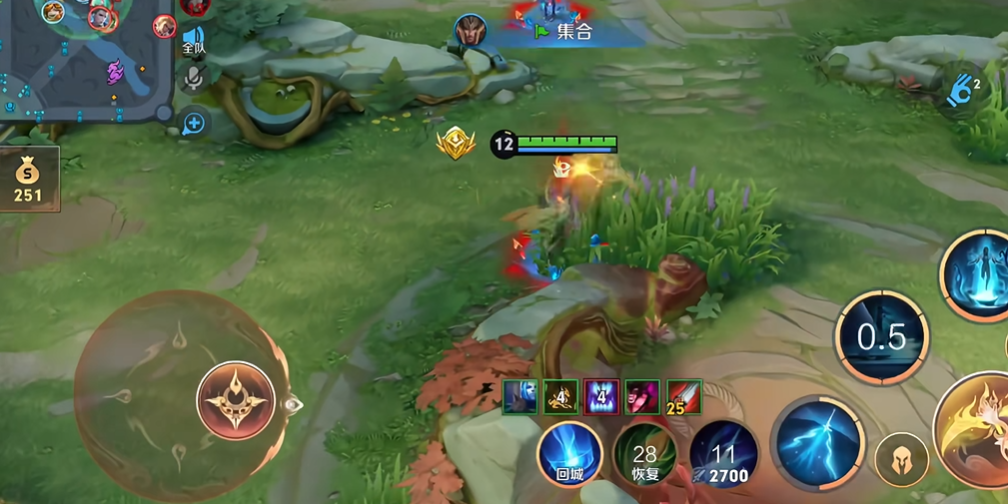Screen dimensions: 1008x504
Task: Tap the movement joystick center
Action: click(236, 400)
